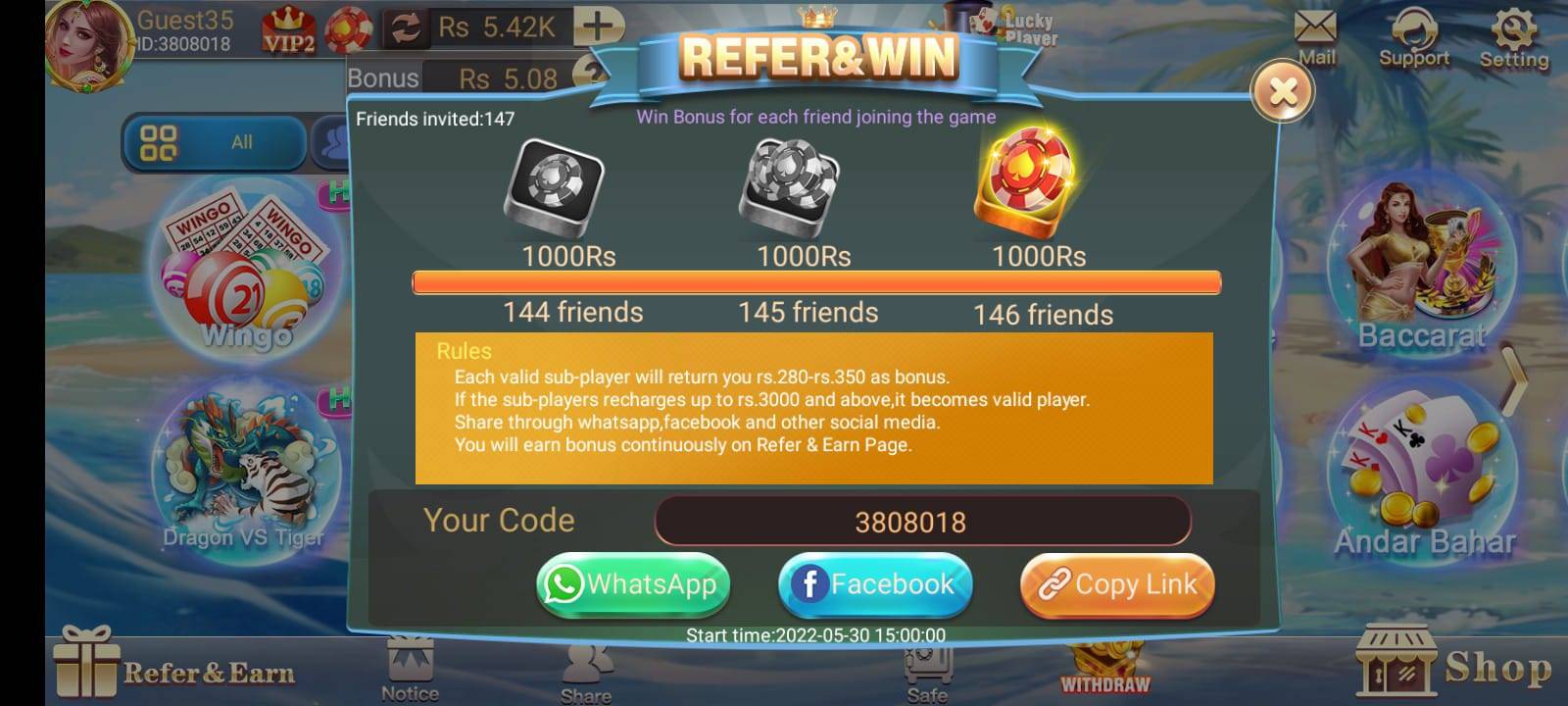Open the Refer & Earn page
This screenshot has height=706, width=1568.
176,671
